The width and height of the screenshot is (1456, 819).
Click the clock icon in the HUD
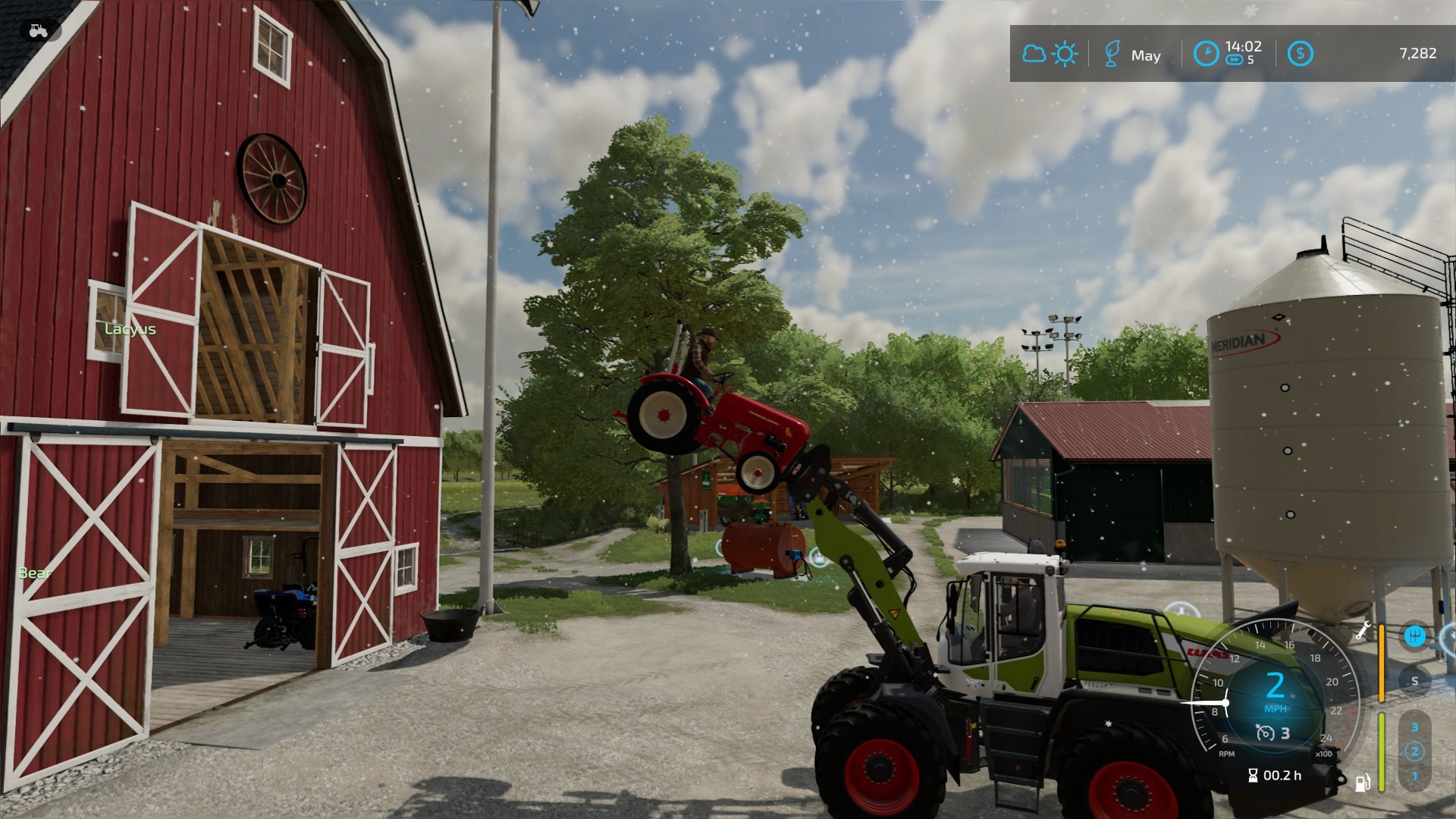tap(1208, 52)
